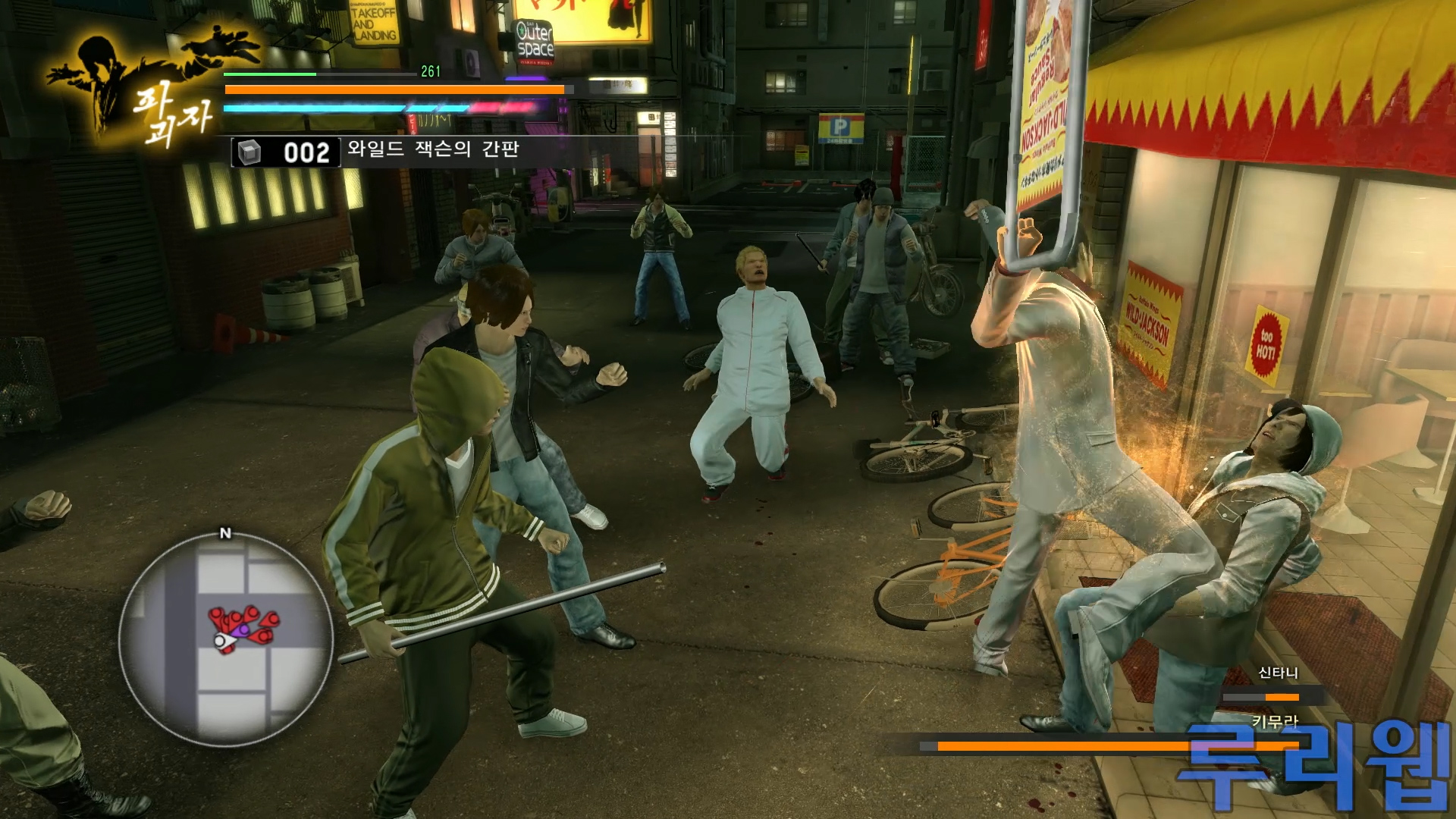The height and width of the screenshot is (819, 1456).
Task: Click the circular minimap
Action: (x=226, y=639)
